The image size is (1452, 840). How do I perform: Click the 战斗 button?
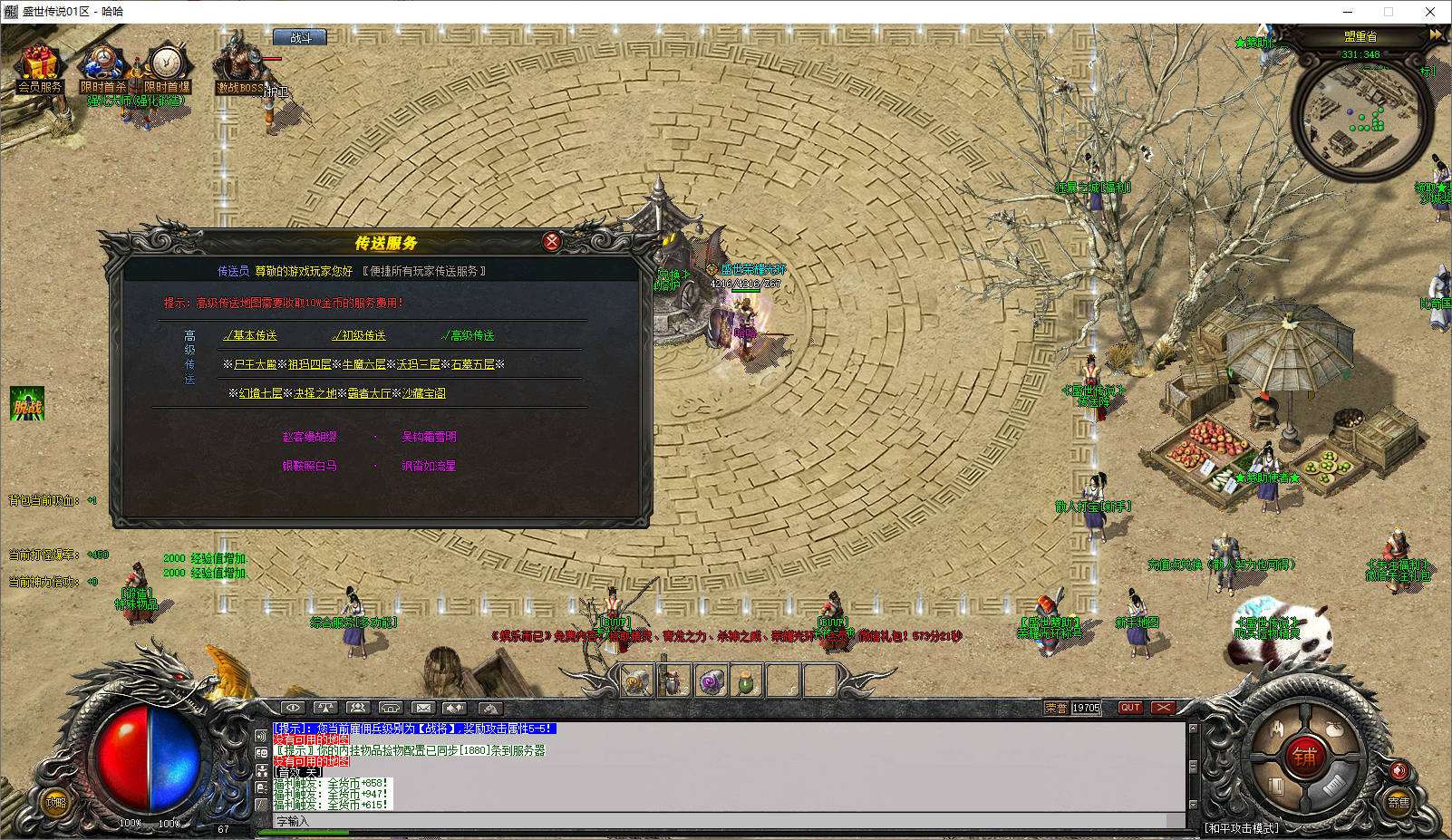[x=300, y=38]
